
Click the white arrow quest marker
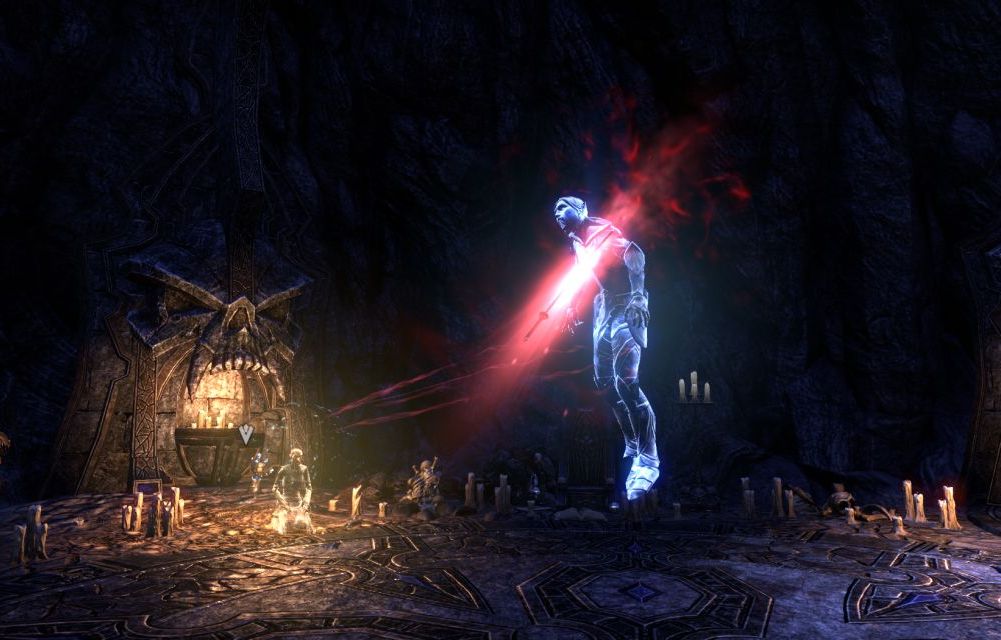coord(246,434)
